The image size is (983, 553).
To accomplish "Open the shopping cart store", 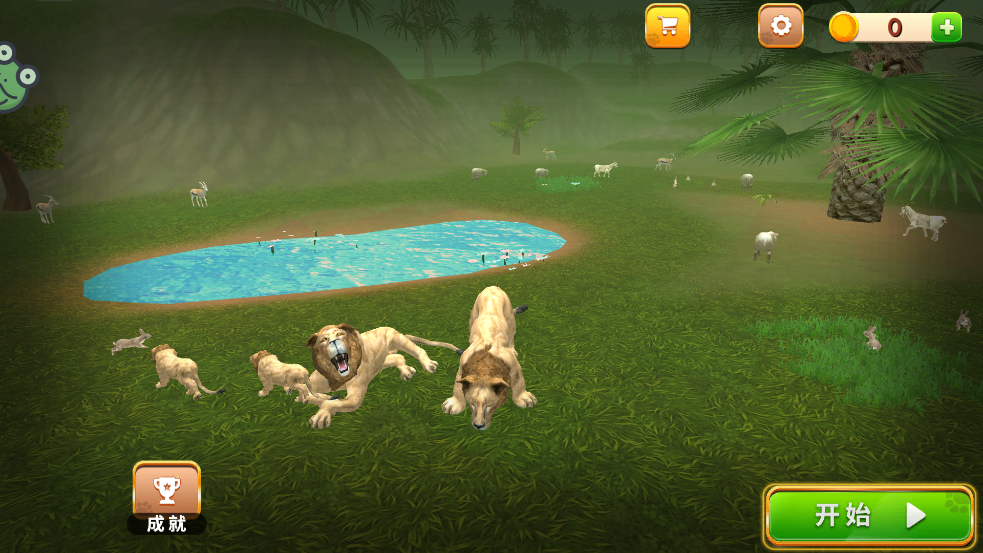I will coord(667,26).
